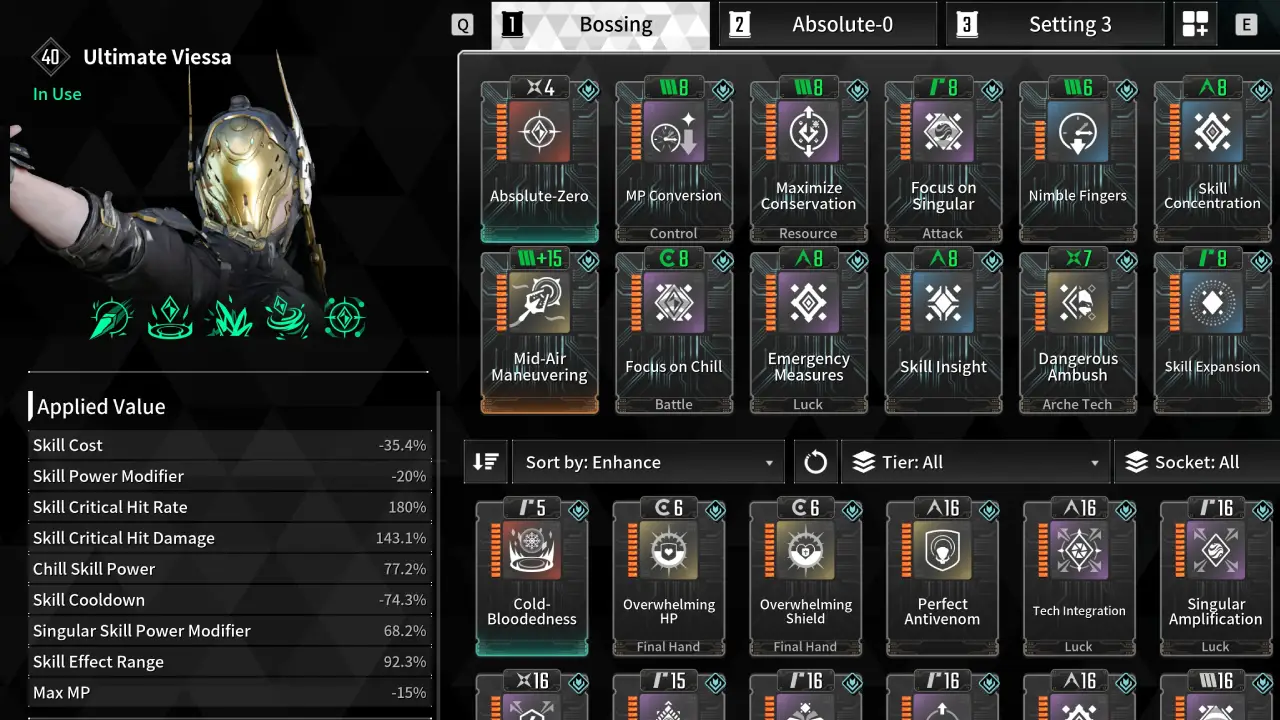This screenshot has height=720, width=1280.
Task: Select Viessa's first ability icon under her portrait
Action: tap(110, 317)
